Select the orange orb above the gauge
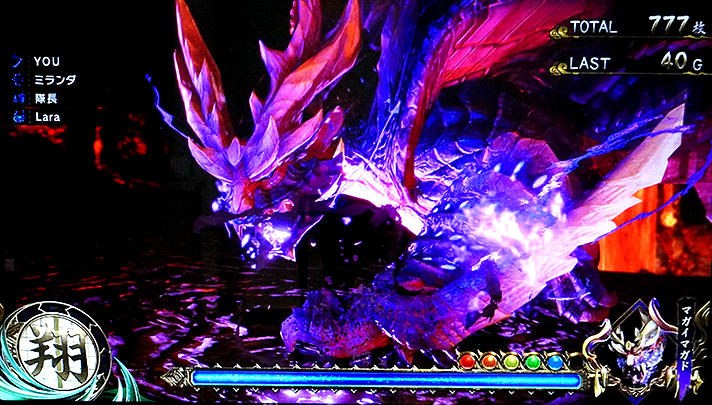Viewport: 712px width, 405px height. tap(490, 360)
